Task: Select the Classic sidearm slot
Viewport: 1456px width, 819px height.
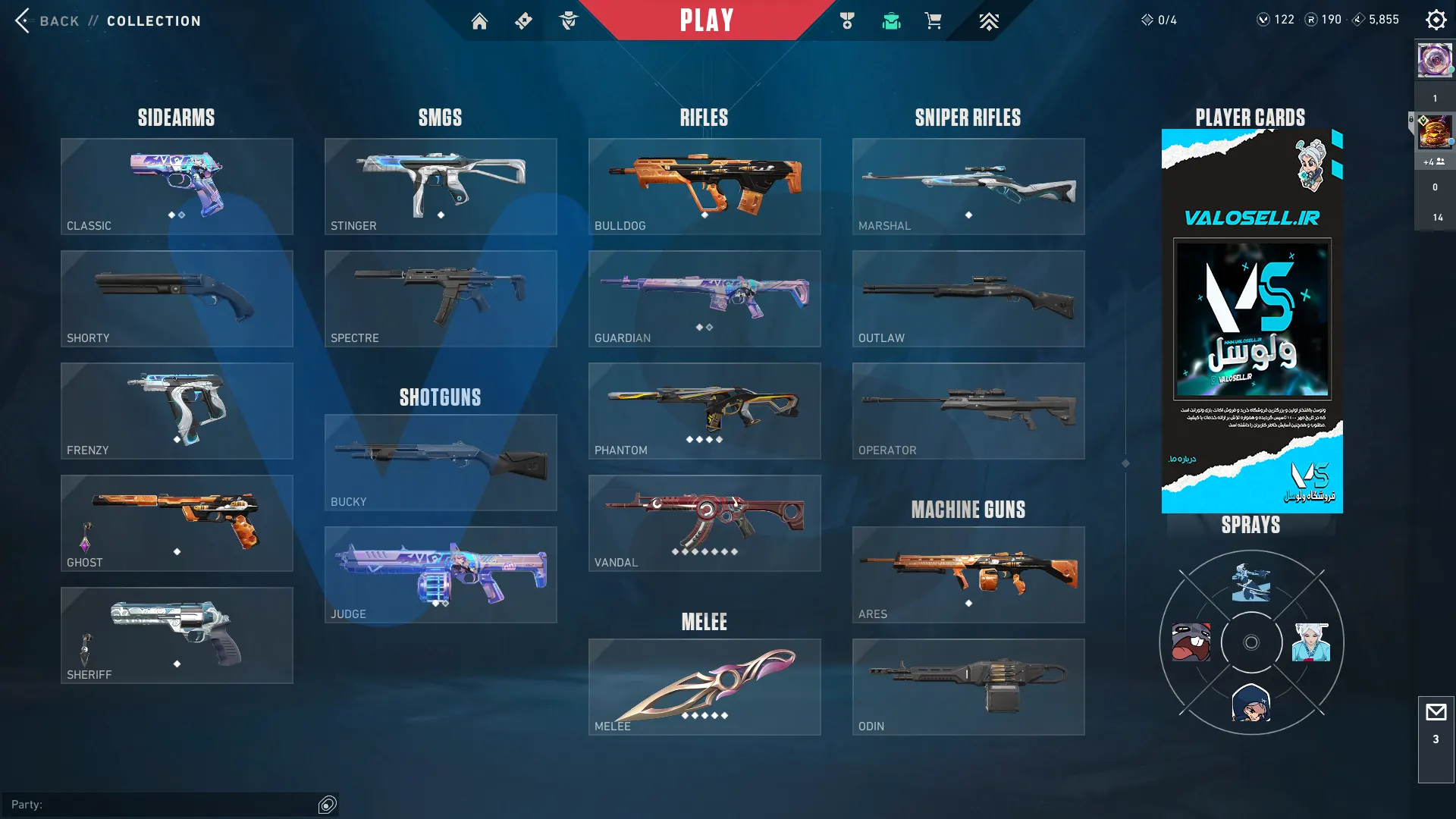Action: pyautogui.click(x=177, y=187)
